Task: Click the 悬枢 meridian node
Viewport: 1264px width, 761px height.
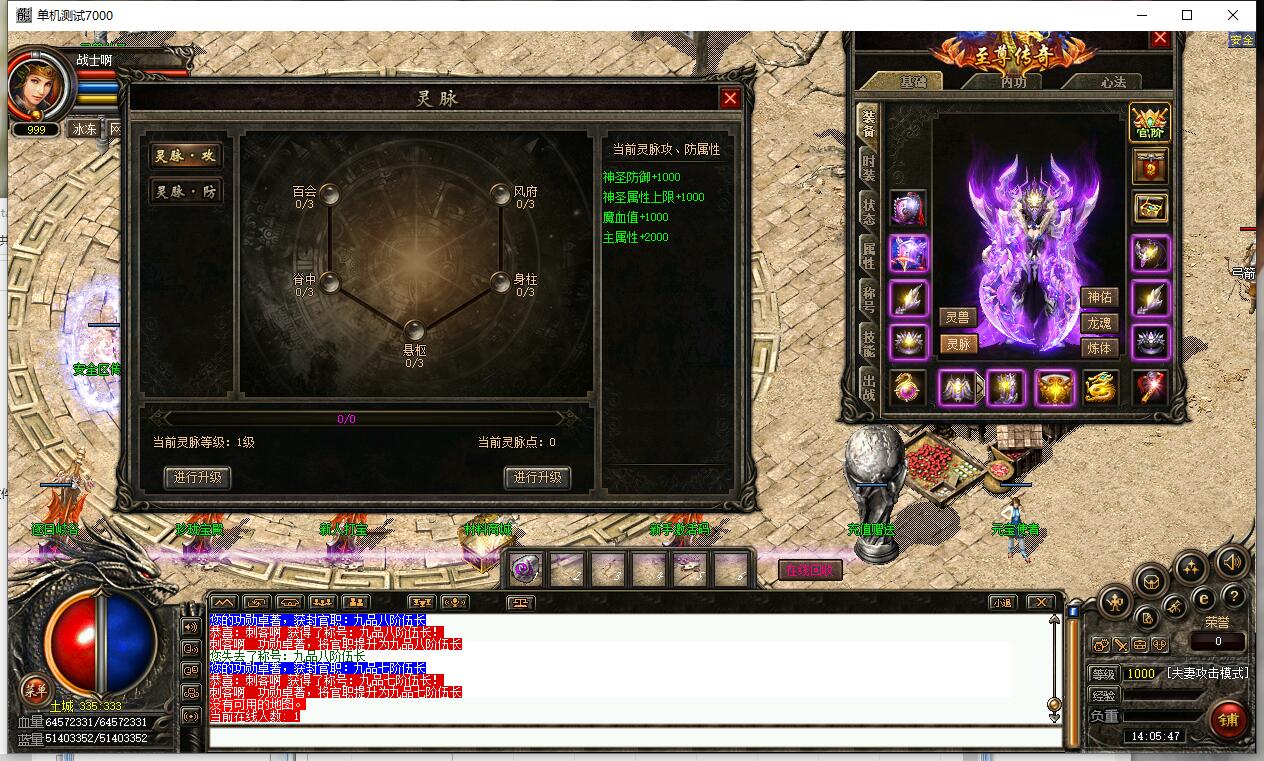Action: [x=414, y=331]
